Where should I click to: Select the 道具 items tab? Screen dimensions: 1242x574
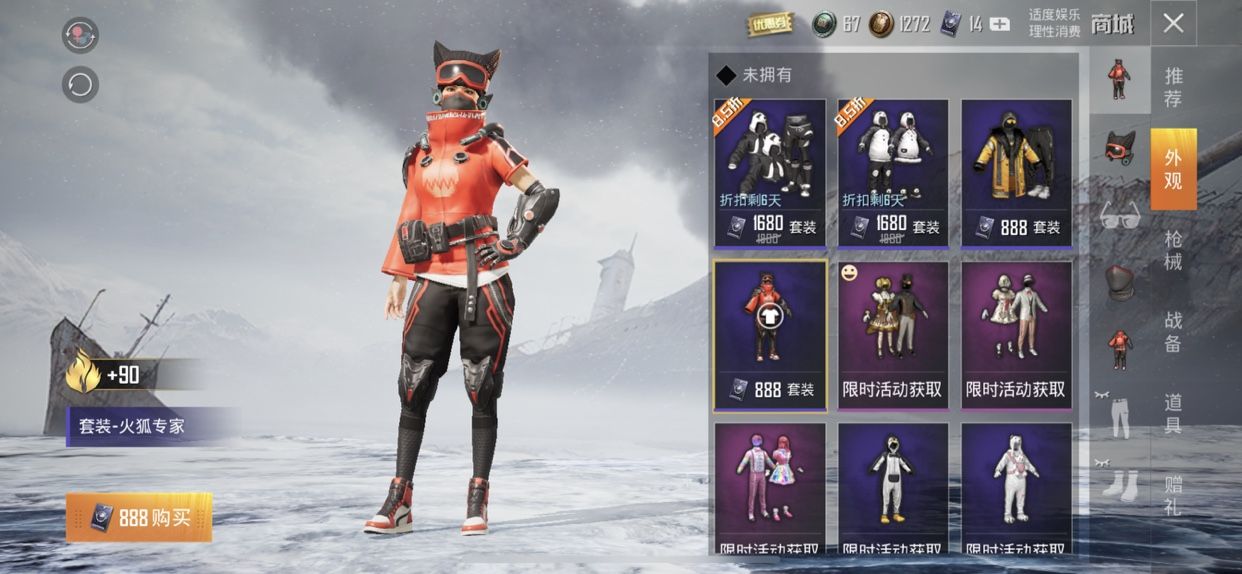[x=1173, y=413]
